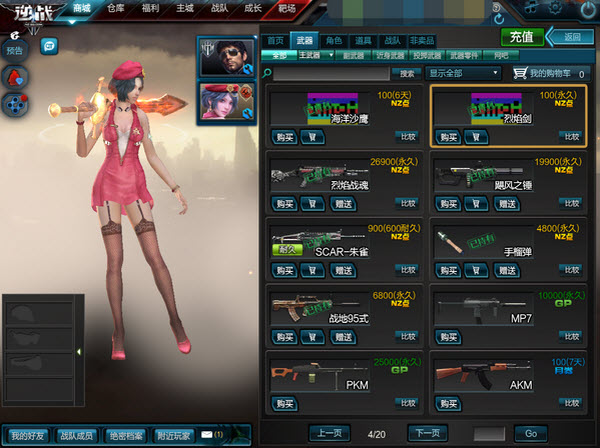
Task: Go to next page with 下一页
Action: point(426,433)
